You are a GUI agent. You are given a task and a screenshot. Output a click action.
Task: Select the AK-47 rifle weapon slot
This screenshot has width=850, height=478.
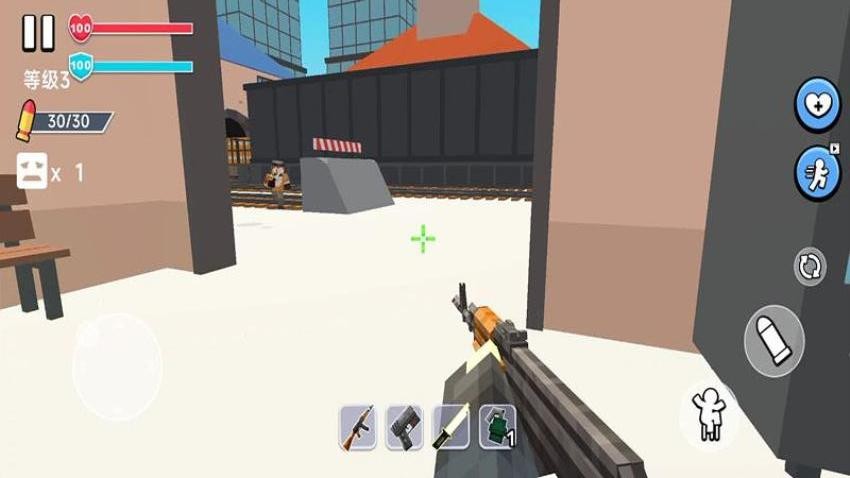pos(357,427)
